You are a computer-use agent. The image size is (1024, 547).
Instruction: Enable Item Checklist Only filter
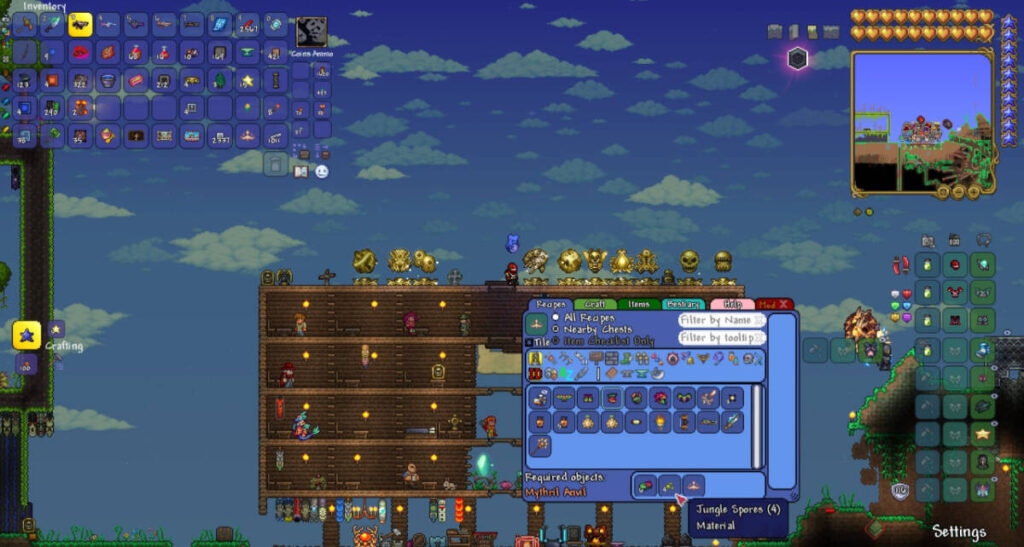556,340
